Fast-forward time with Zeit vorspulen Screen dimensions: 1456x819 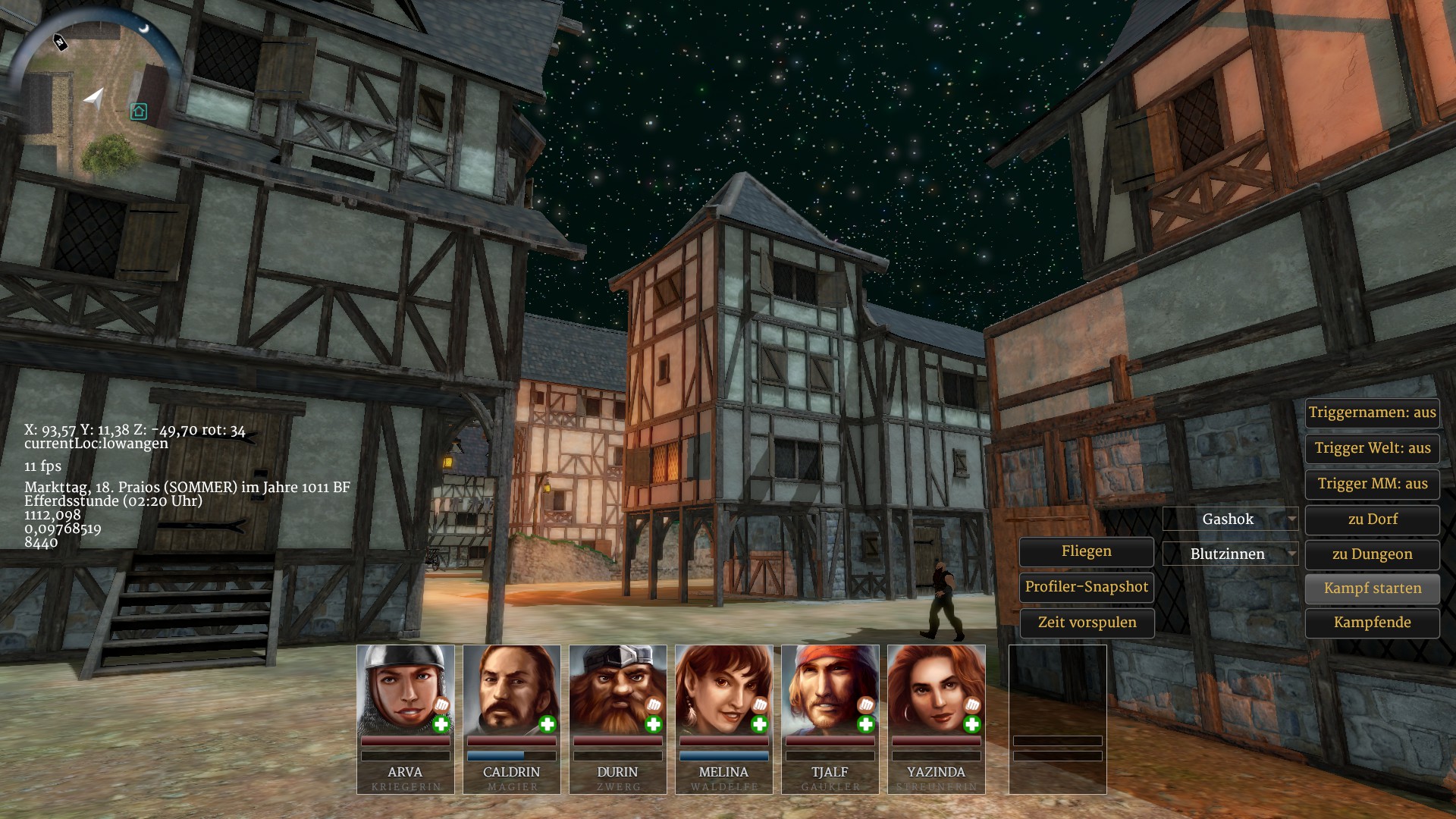point(1086,623)
